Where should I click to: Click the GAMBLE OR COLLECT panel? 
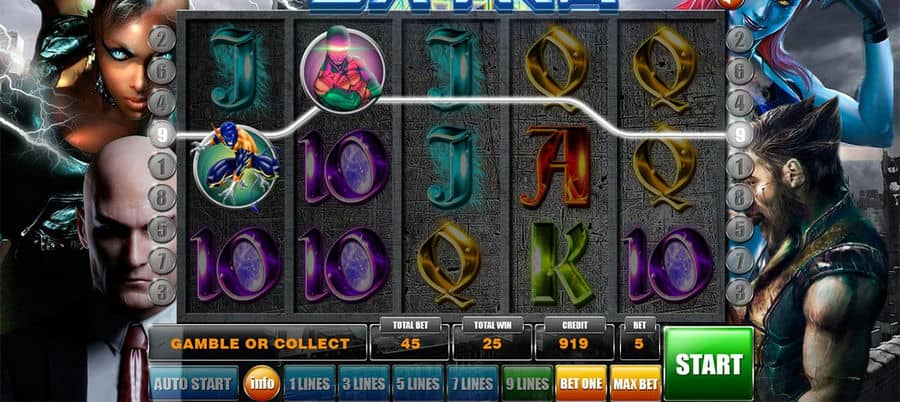259,343
